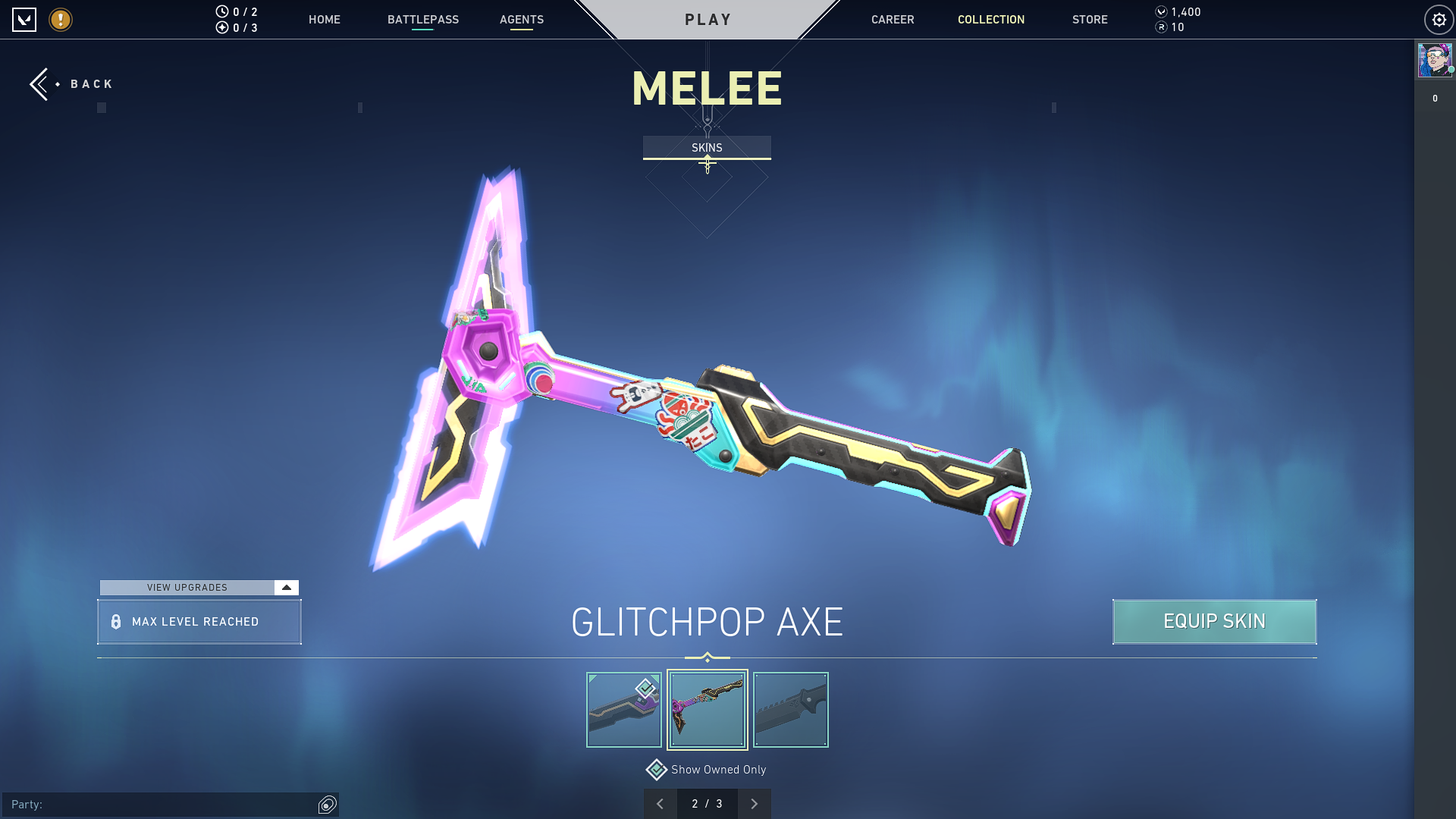Toggle Show Owned Only
The image size is (1456, 819).
[x=657, y=770]
